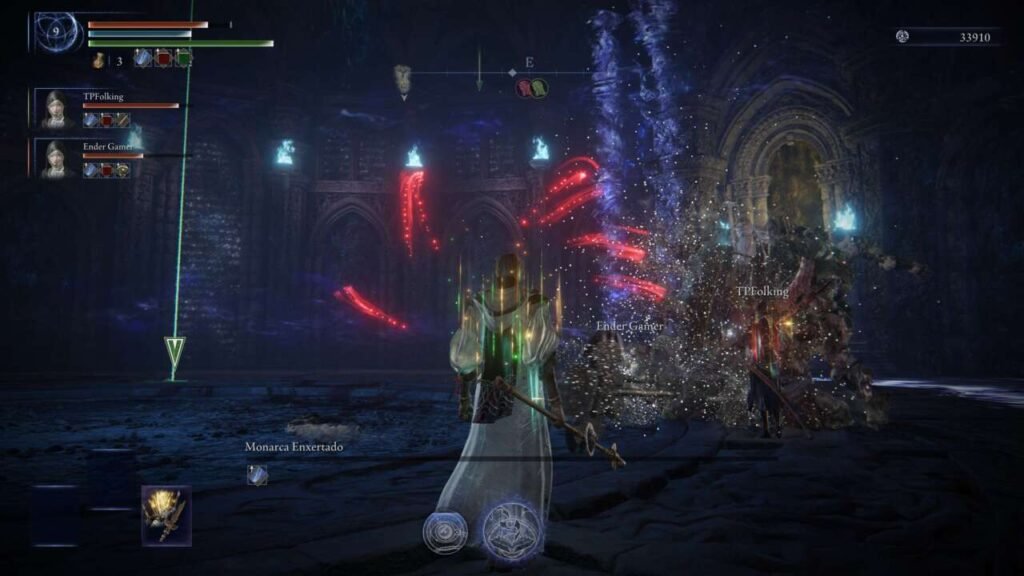Select Ender Gamer's teammate portrait

[55, 159]
